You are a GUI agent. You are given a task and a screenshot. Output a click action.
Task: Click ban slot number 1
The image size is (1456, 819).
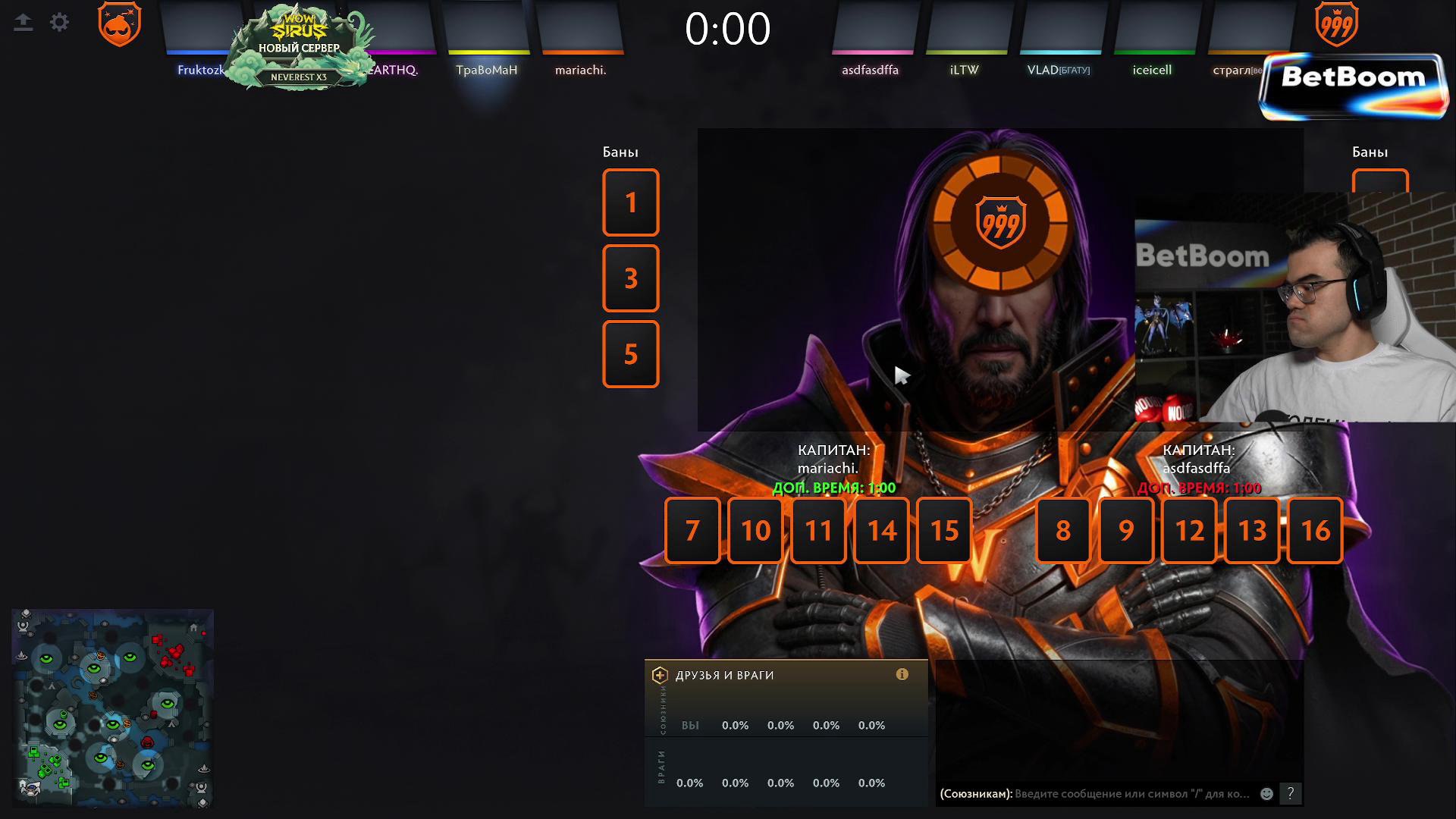(x=630, y=202)
